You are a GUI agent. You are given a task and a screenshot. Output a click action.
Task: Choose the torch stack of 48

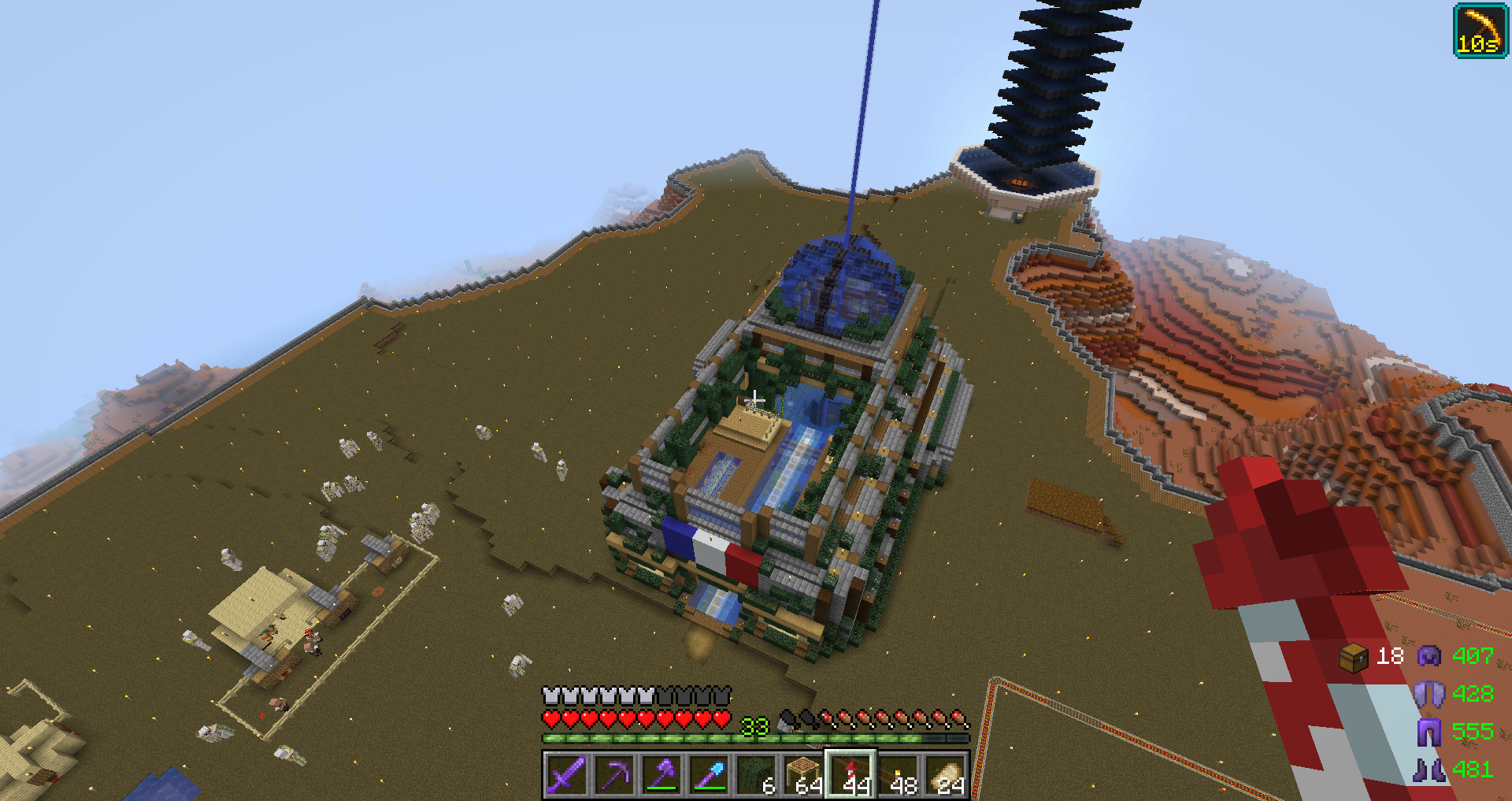coord(899,775)
